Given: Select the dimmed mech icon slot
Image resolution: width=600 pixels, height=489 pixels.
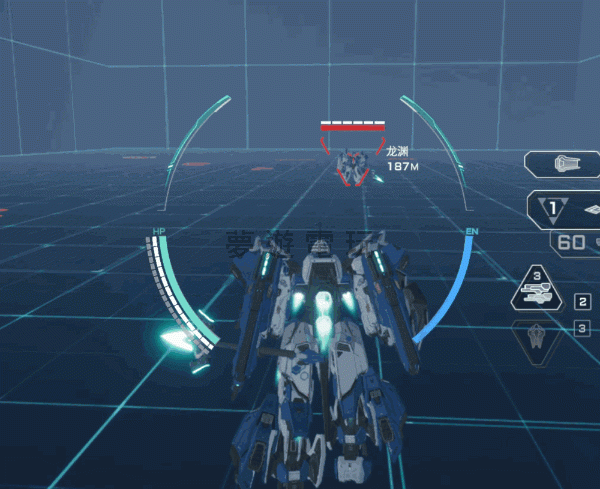Looking at the screenshot, I should pos(539,336).
